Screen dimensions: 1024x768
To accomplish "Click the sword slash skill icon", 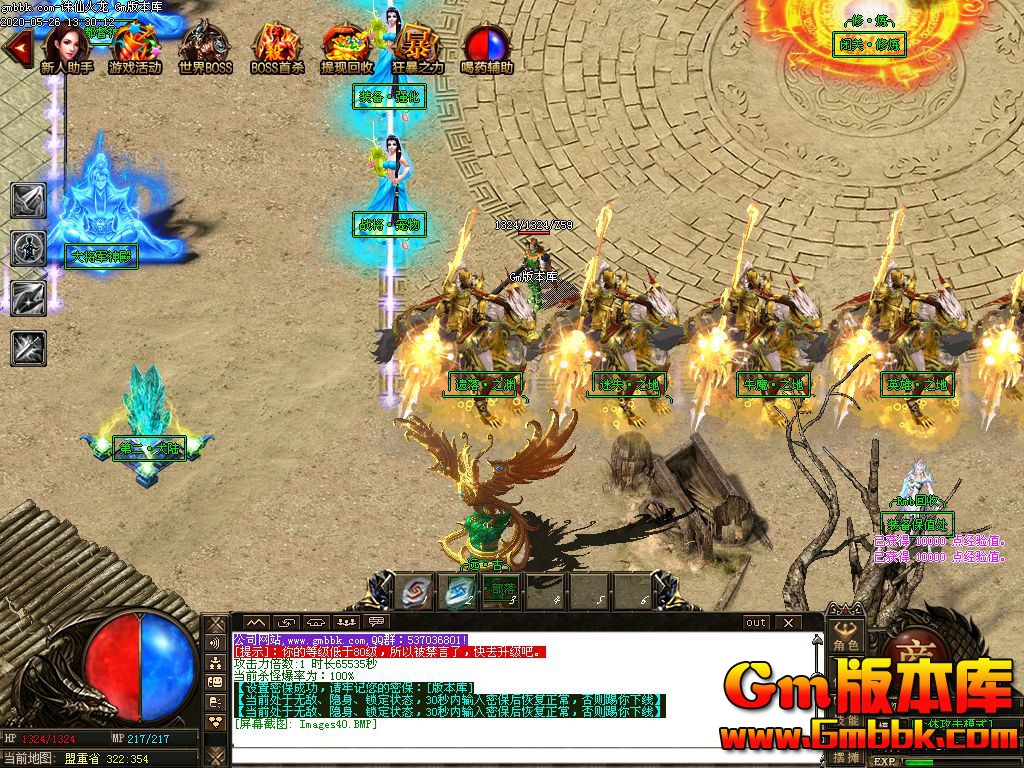I will point(28,200).
